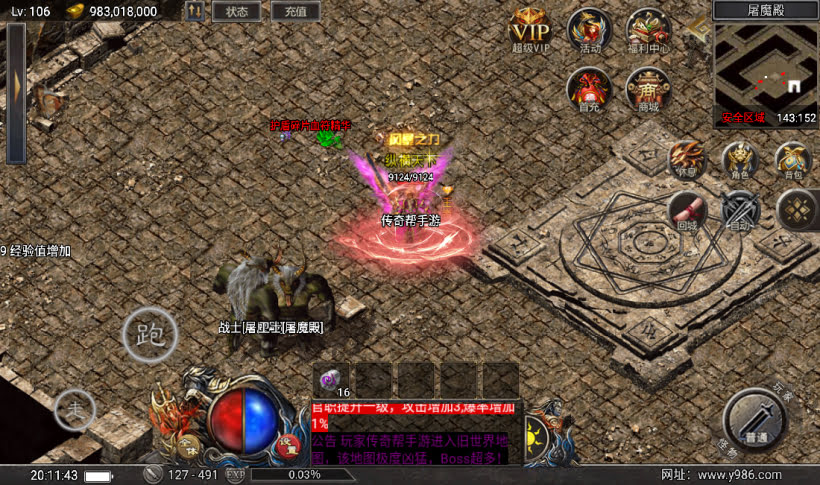Toggle Auto-battle (自动) crossed swords button
820x485 pixels.
tap(740, 211)
